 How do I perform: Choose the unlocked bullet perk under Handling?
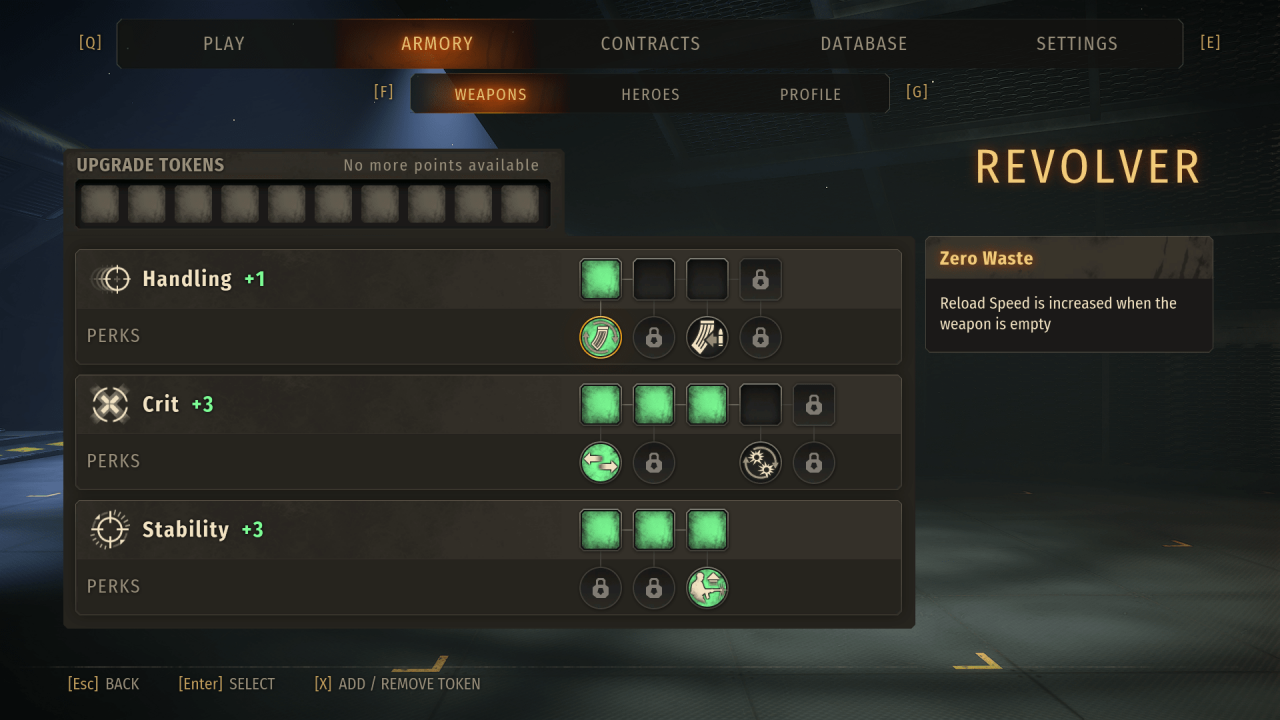click(707, 337)
